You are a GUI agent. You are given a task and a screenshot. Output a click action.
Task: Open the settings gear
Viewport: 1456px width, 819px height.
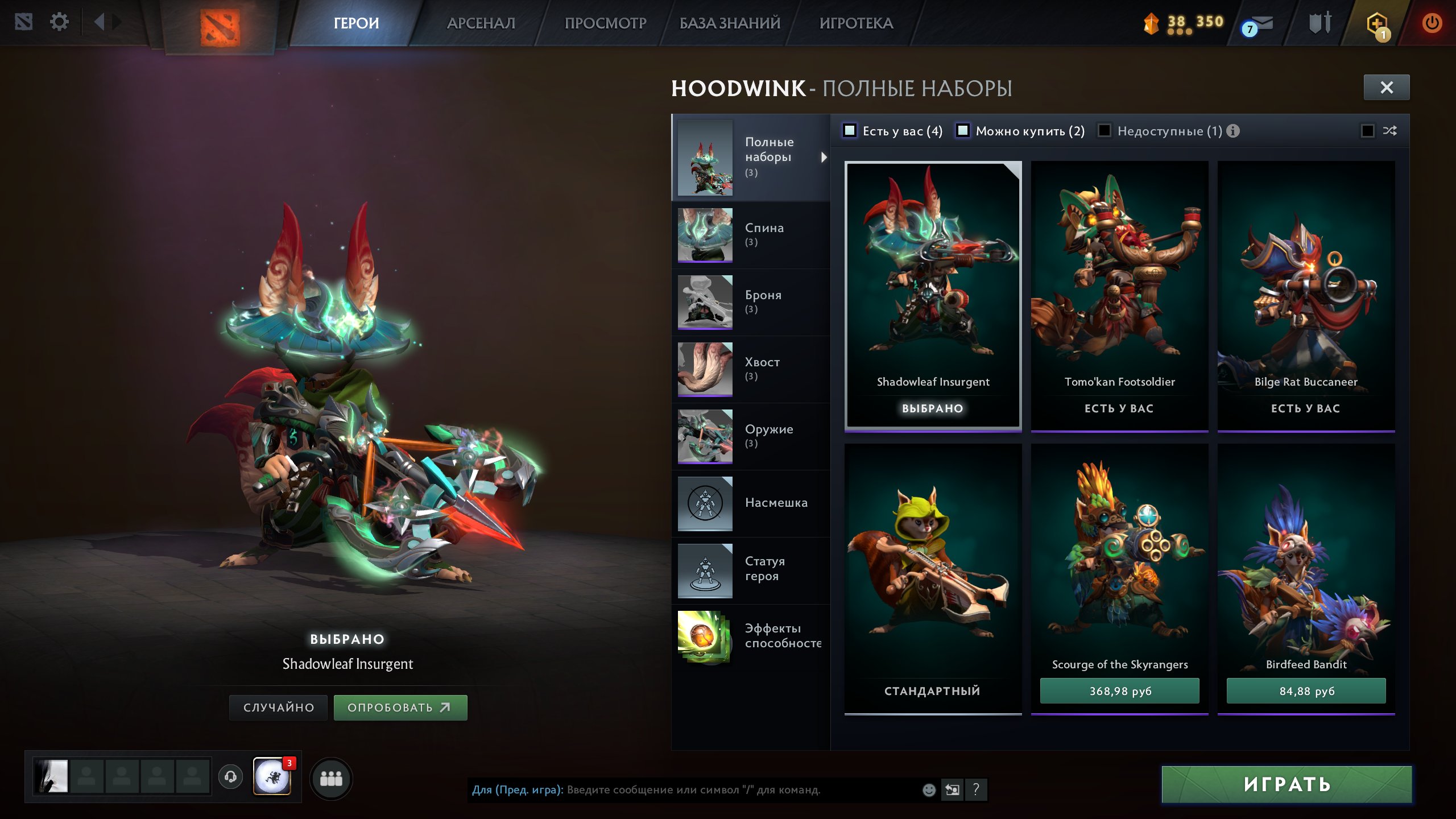(59, 22)
